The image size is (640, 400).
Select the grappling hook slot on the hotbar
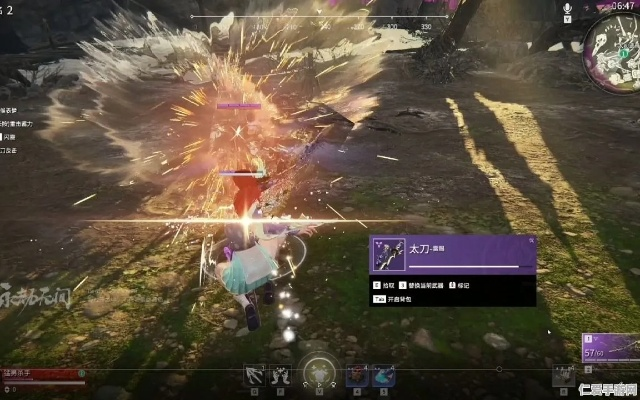tap(254, 376)
